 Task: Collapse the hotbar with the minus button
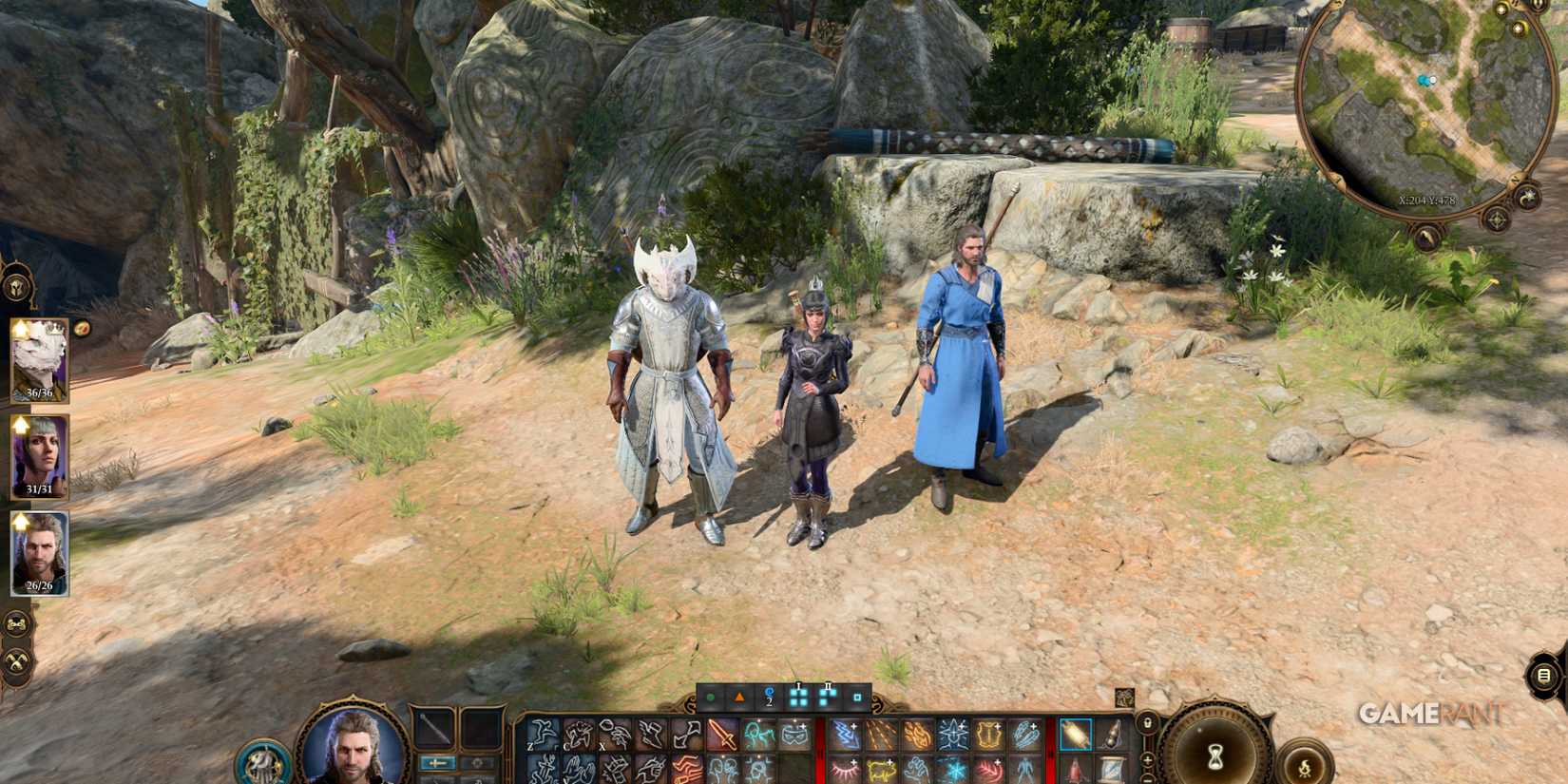[1147, 780]
